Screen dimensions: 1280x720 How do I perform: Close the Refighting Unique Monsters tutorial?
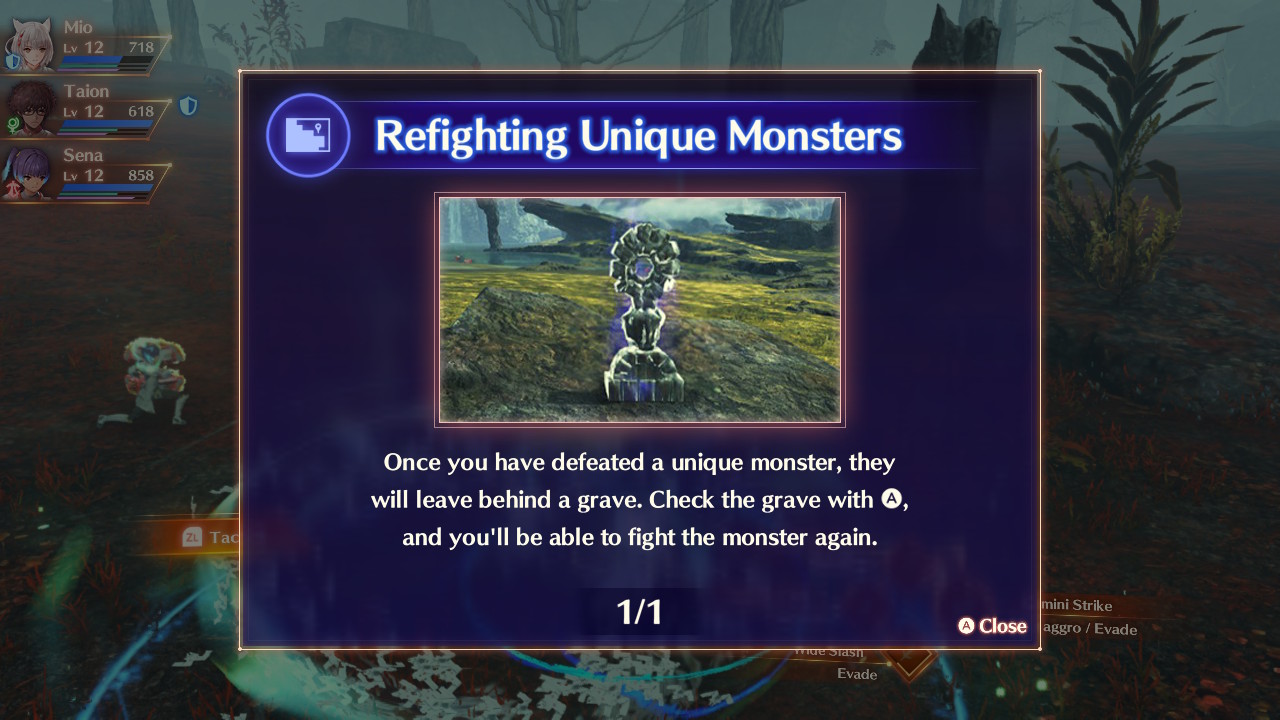[992, 626]
